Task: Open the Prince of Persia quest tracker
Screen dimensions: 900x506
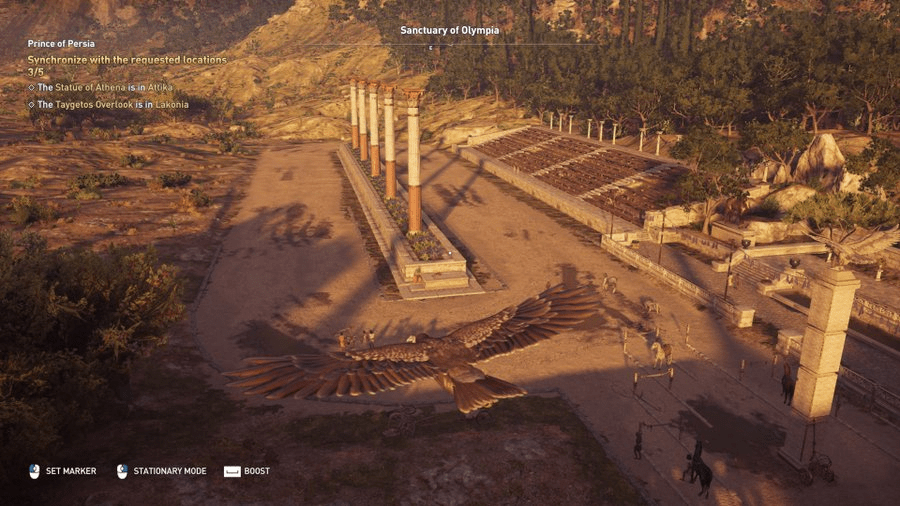Action: [x=61, y=44]
